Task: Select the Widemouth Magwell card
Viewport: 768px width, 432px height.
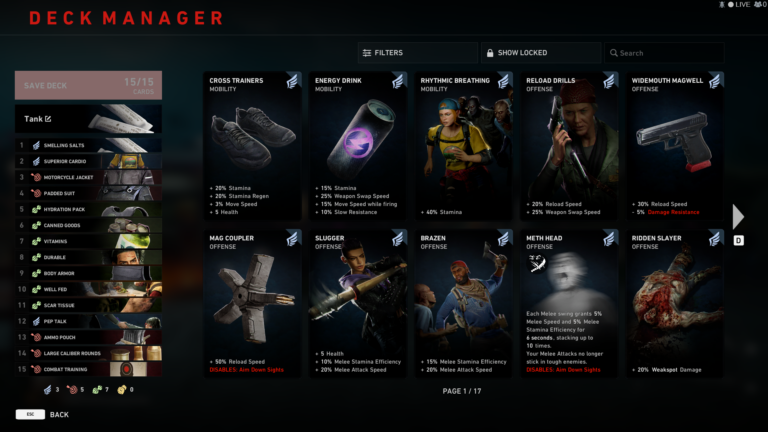Action: coord(676,146)
